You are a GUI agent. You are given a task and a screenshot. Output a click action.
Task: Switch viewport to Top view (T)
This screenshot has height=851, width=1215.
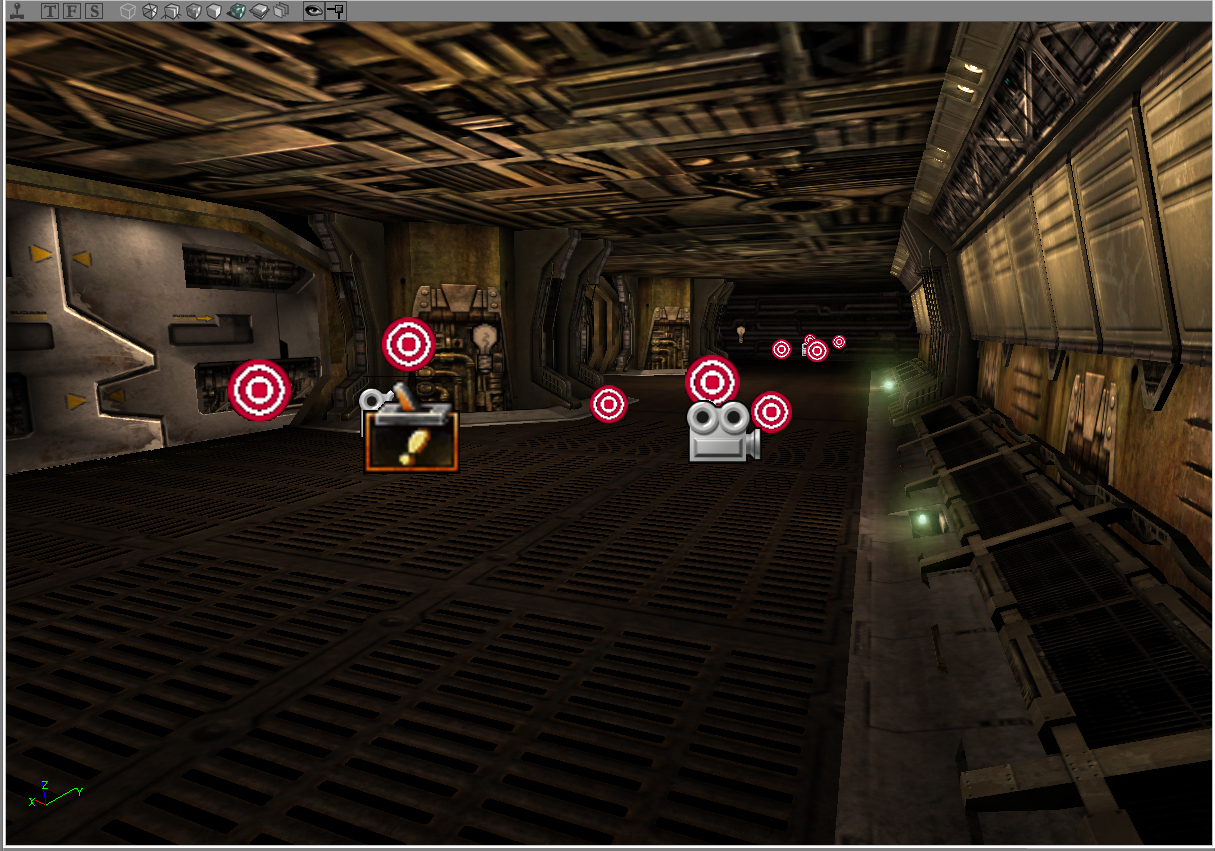point(50,11)
